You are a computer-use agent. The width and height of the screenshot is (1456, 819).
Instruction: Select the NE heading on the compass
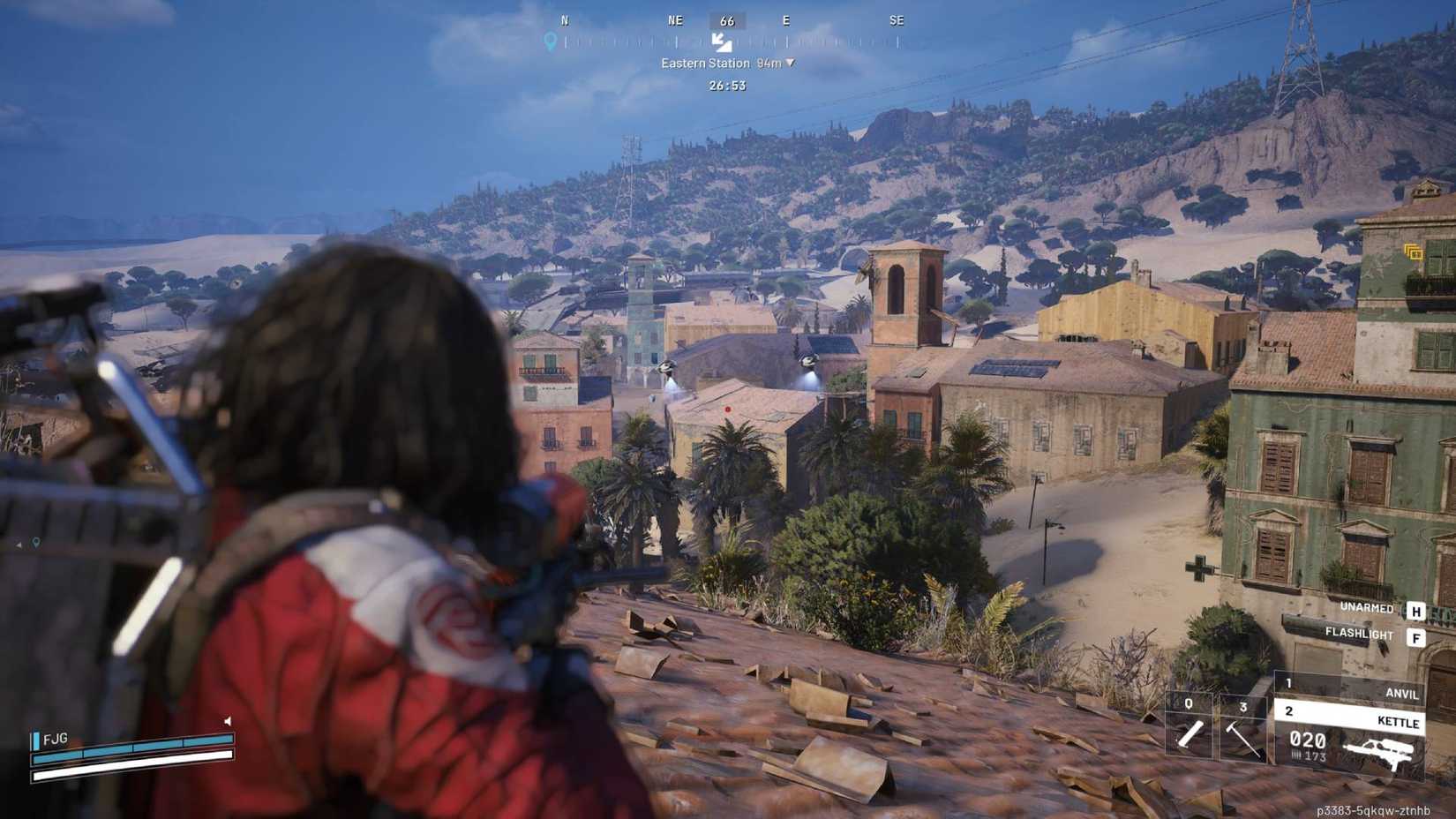tap(674, 20)
